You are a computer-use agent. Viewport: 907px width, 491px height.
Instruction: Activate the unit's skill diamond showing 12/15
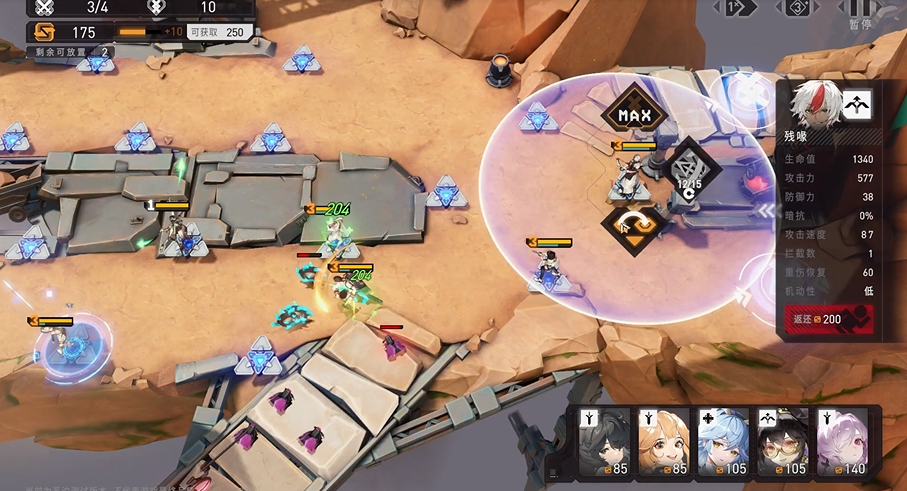click(689, 168)
